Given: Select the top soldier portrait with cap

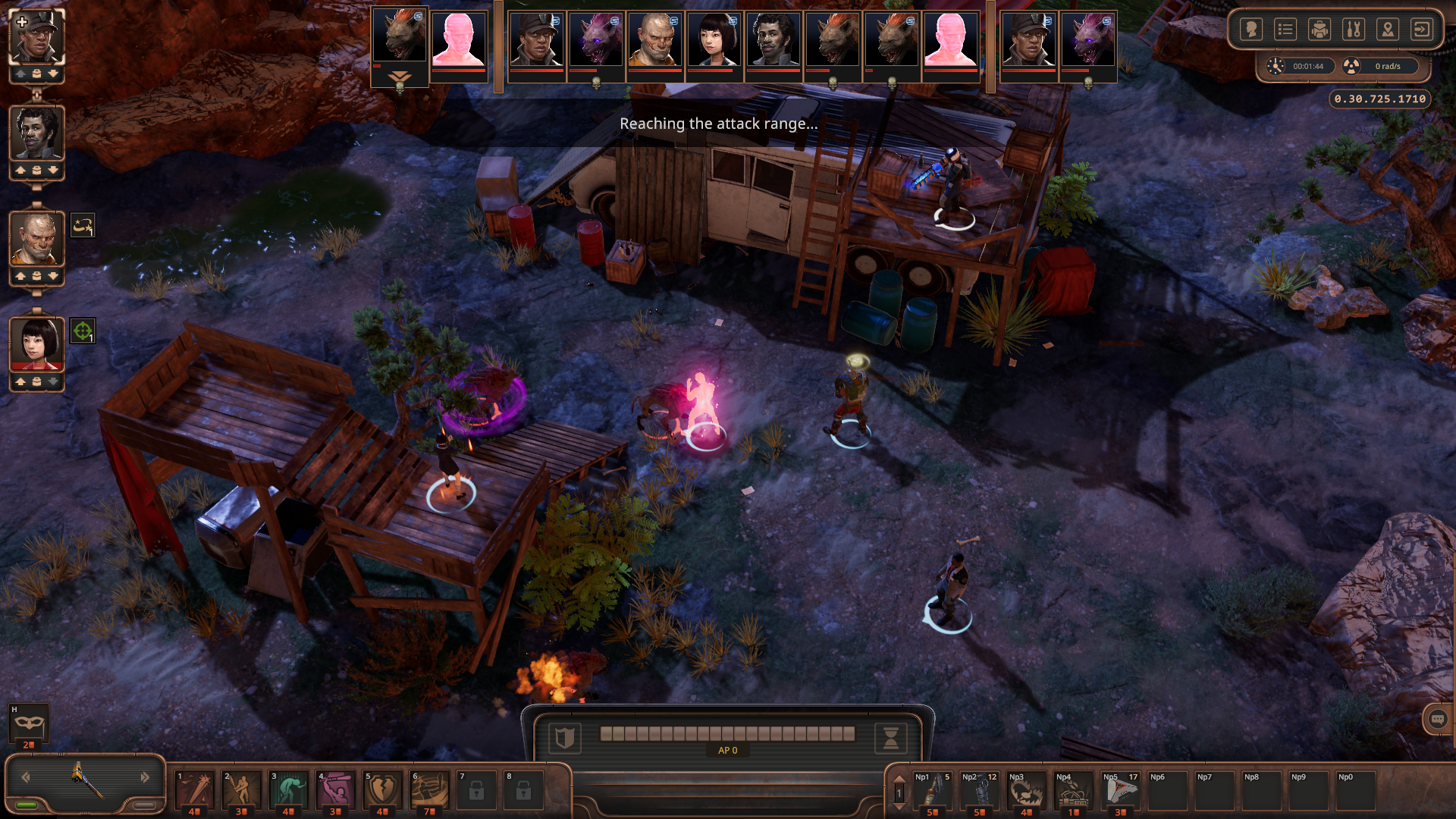Looking at the screenshot, I should click(36, 36).
